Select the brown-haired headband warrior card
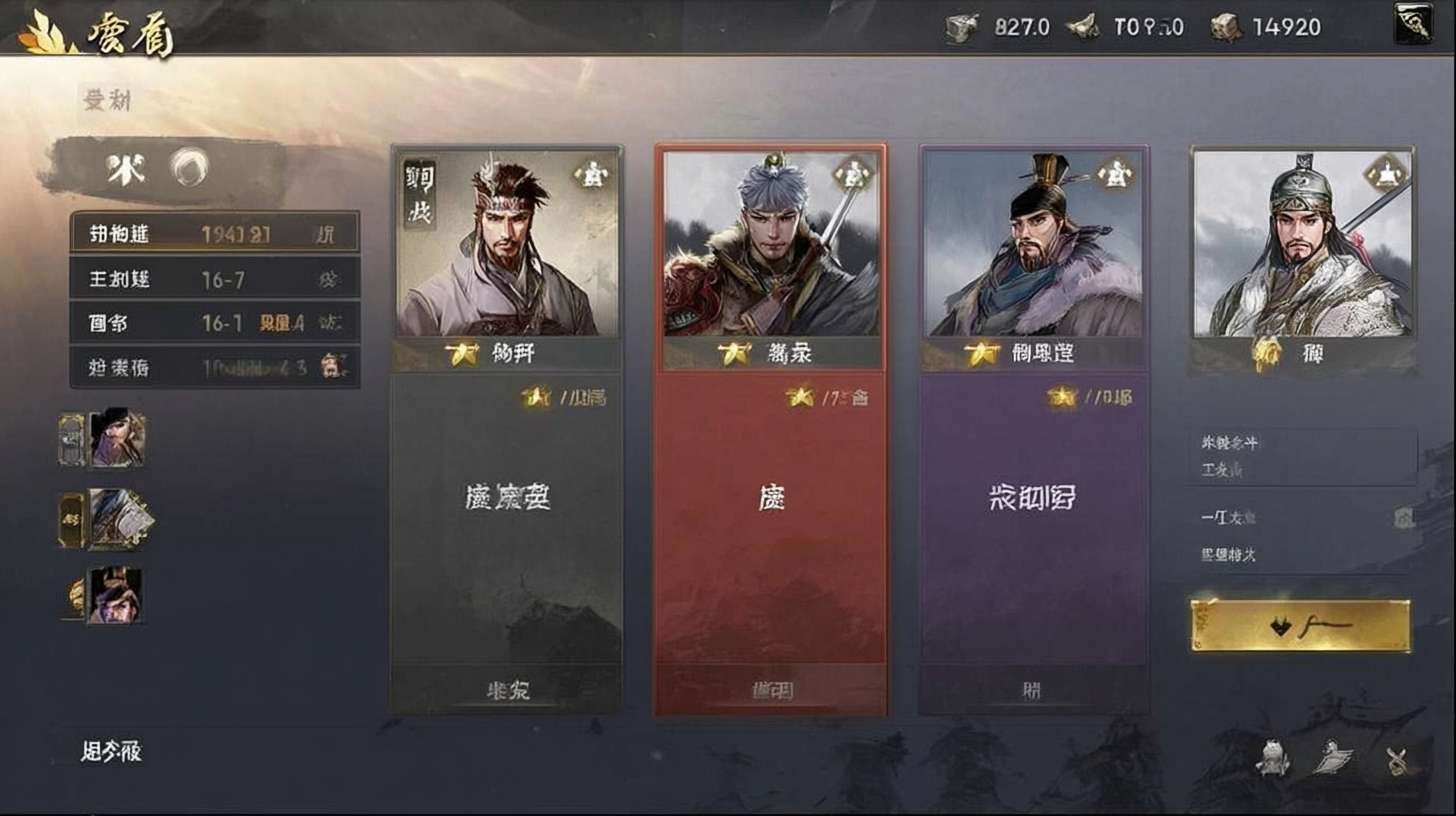 [506, 245]
